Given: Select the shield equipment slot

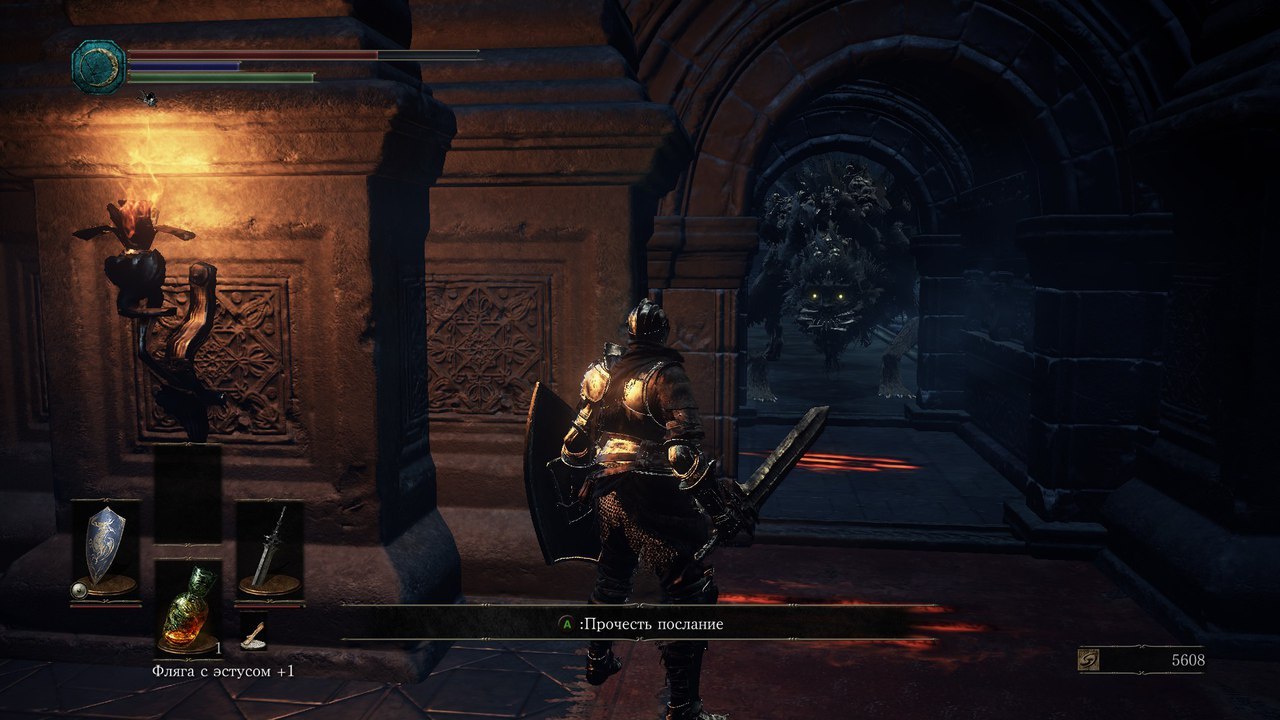Looking at the screenshot, I should point(105,550).
